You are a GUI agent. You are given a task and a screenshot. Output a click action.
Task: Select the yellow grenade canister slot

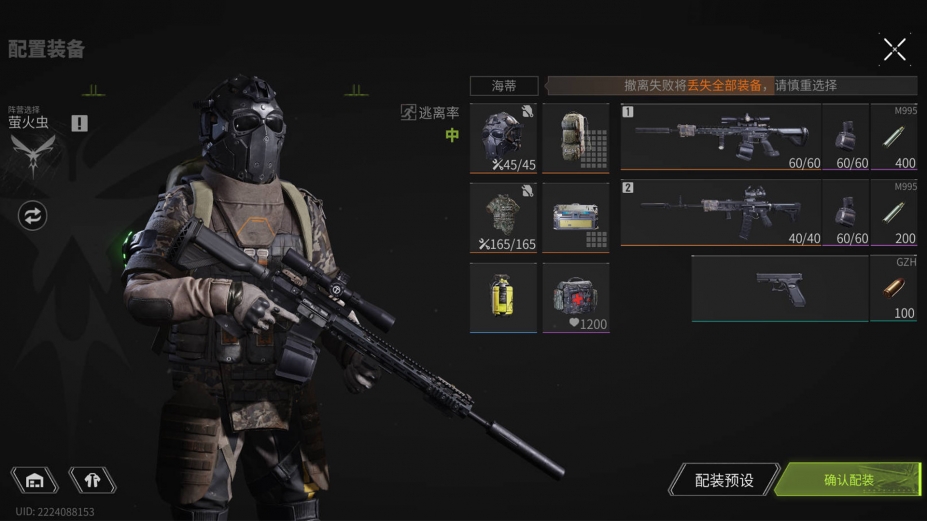click(x=503, y=297)
